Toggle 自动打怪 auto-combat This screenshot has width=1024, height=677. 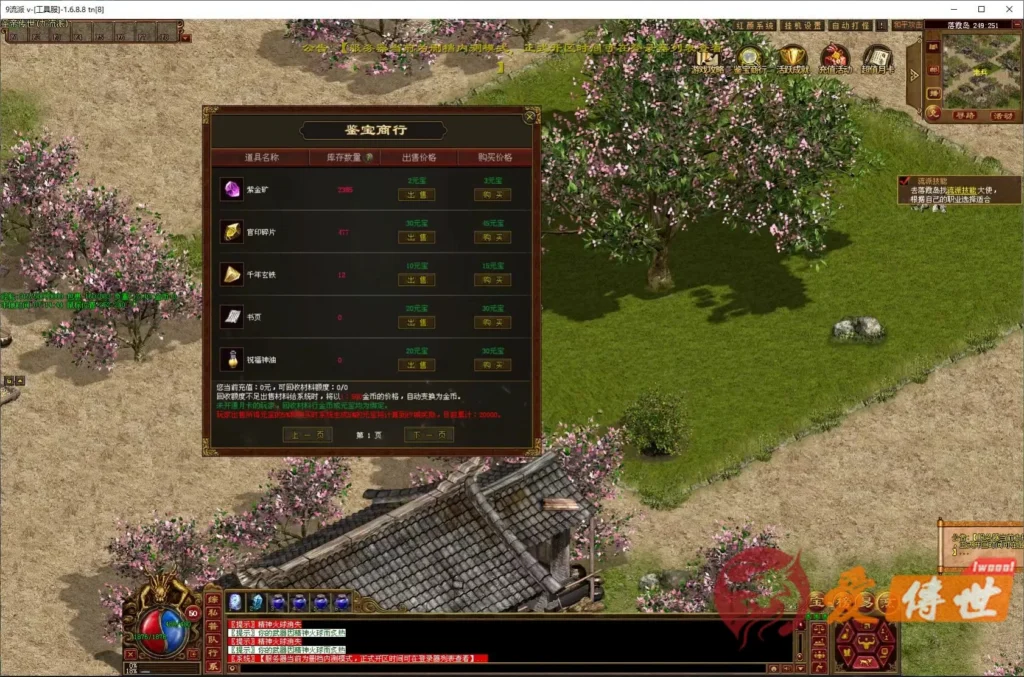847,25
